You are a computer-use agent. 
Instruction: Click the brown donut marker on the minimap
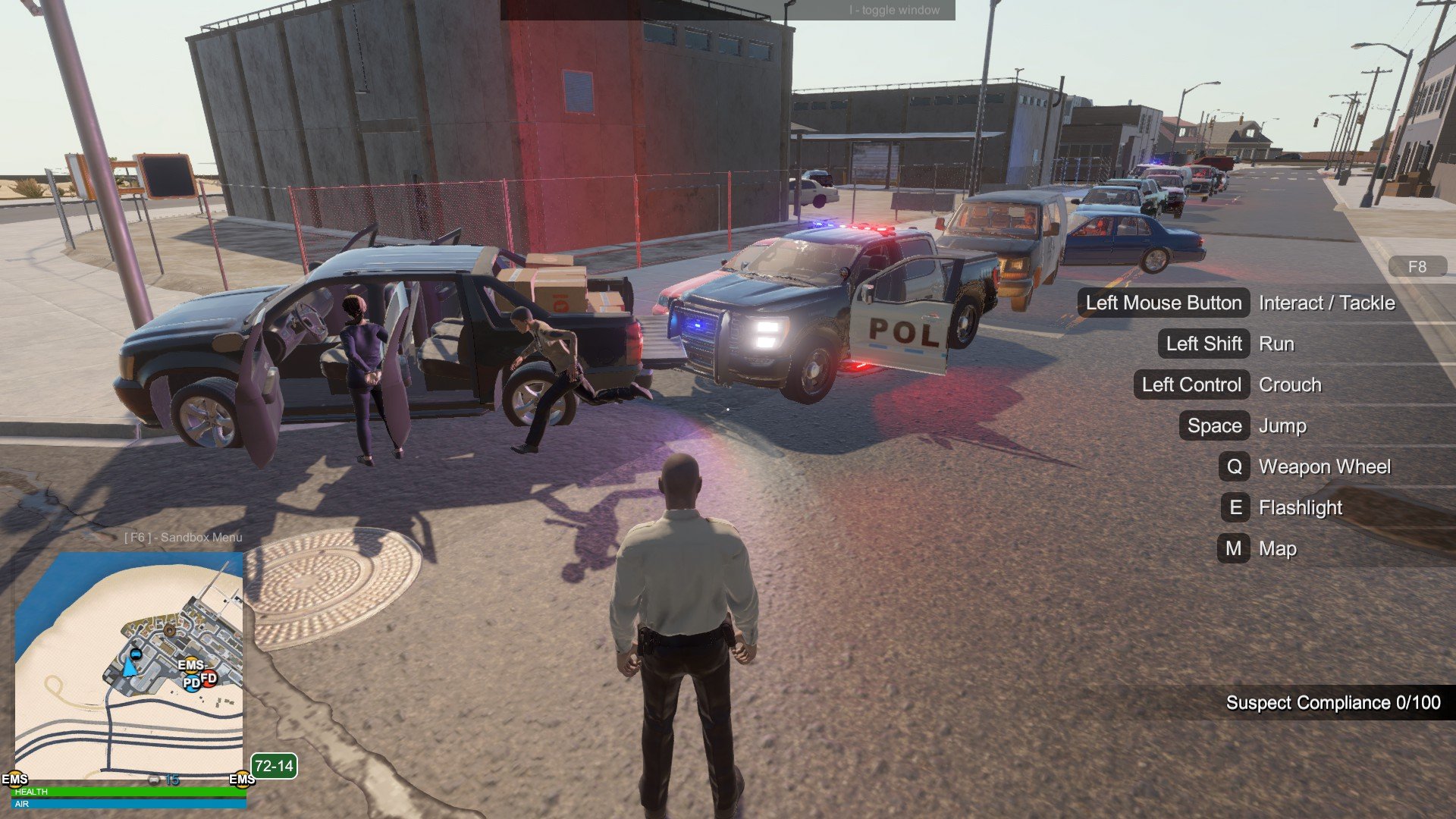click(170, 630)
